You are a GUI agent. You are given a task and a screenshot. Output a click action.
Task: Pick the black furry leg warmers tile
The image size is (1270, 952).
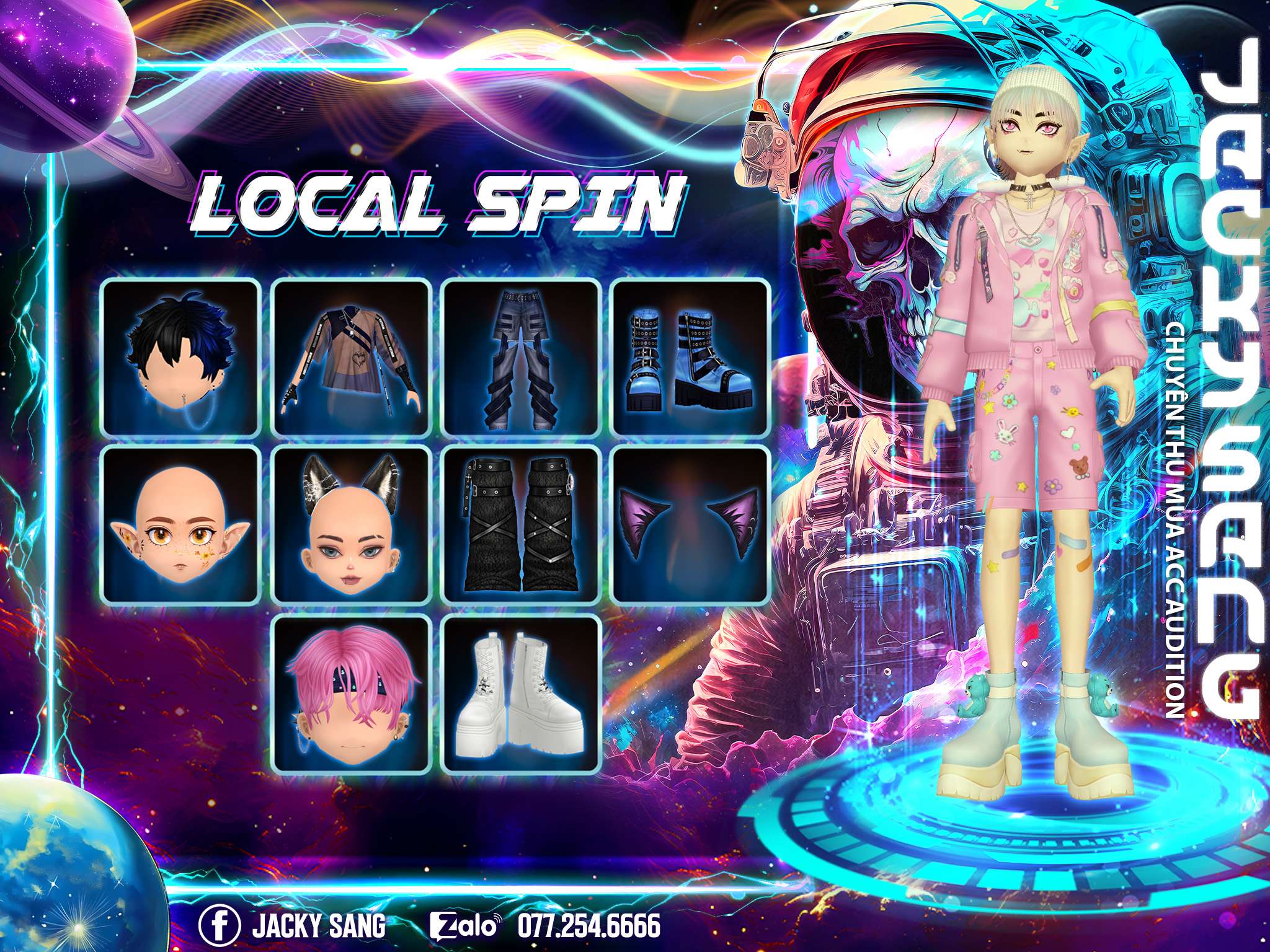pos(522,526)
